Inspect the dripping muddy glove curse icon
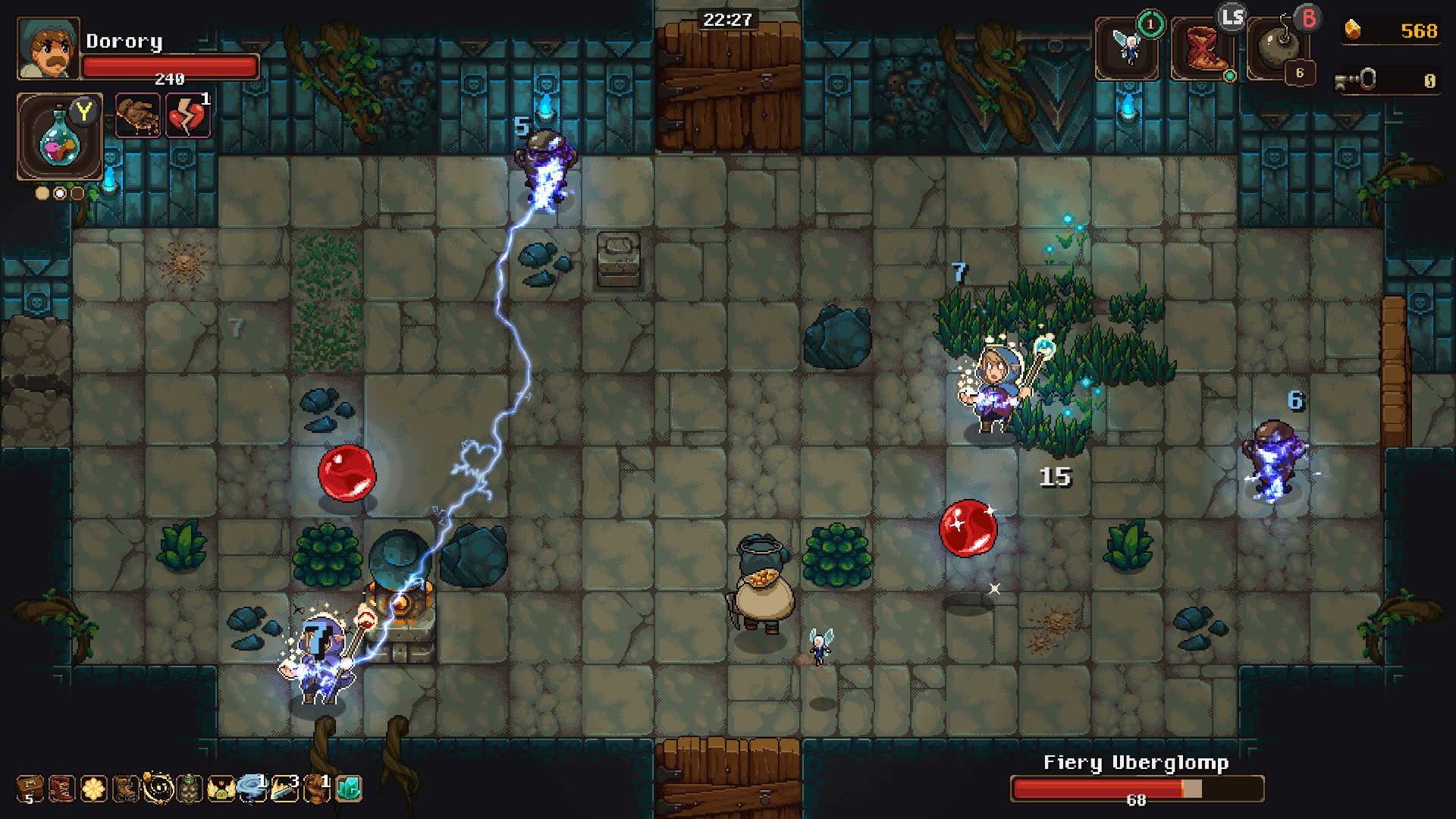Screen dimensions: 1456x819 click(137, 116)
